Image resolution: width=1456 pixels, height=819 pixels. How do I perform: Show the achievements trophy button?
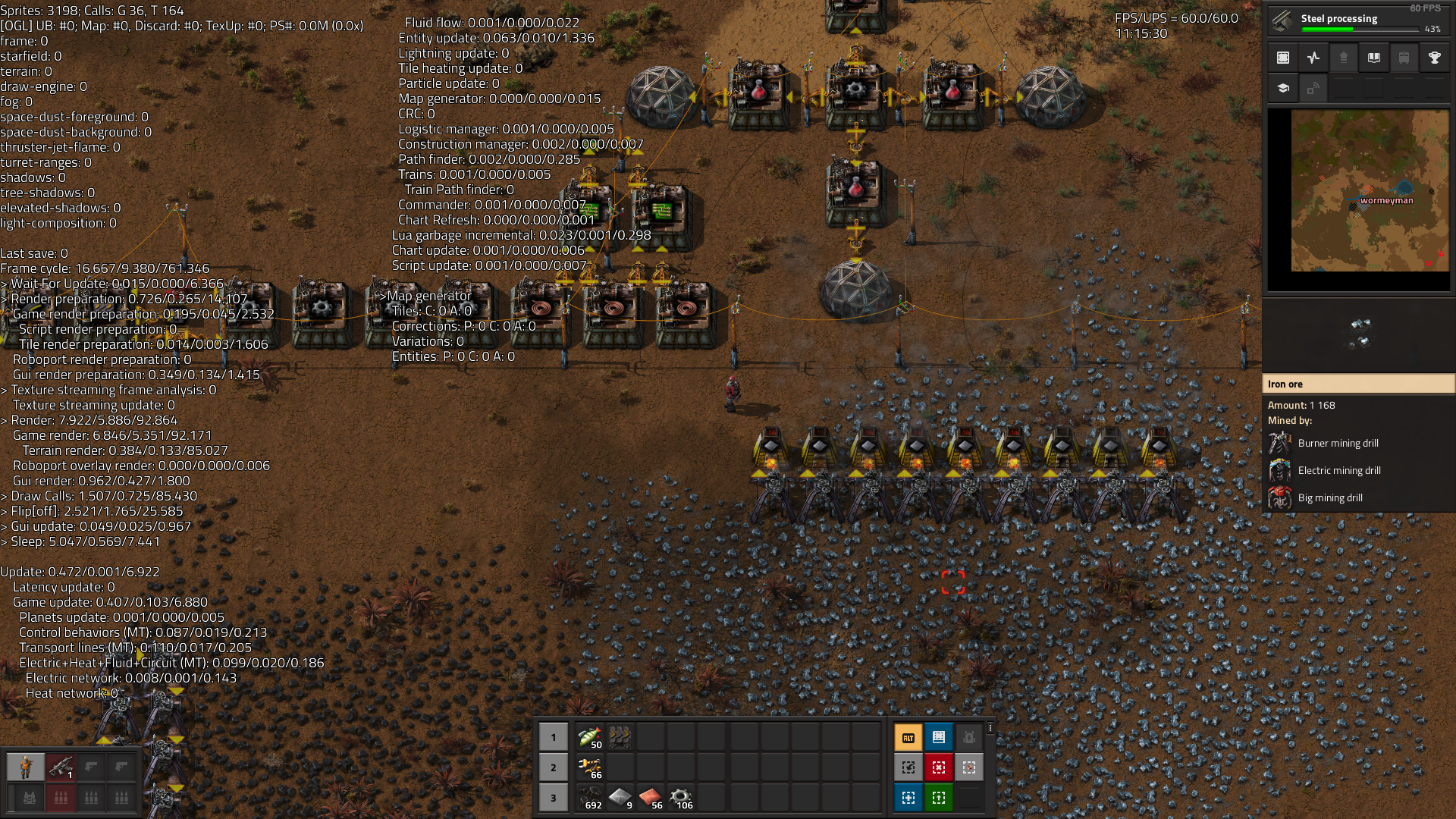(x=1434, y=58)
